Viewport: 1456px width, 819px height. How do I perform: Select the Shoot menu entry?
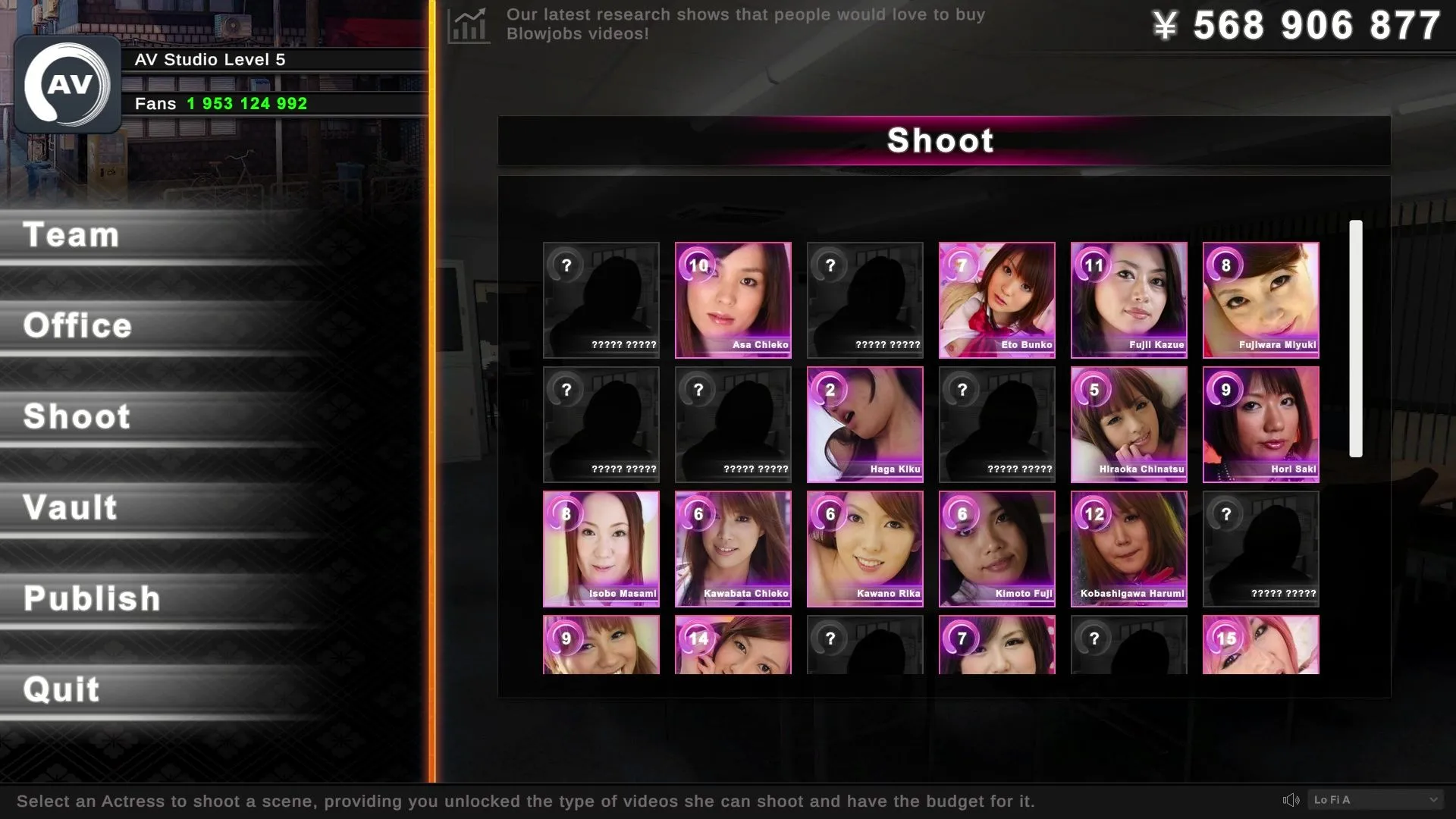click(x=77, y=417)
